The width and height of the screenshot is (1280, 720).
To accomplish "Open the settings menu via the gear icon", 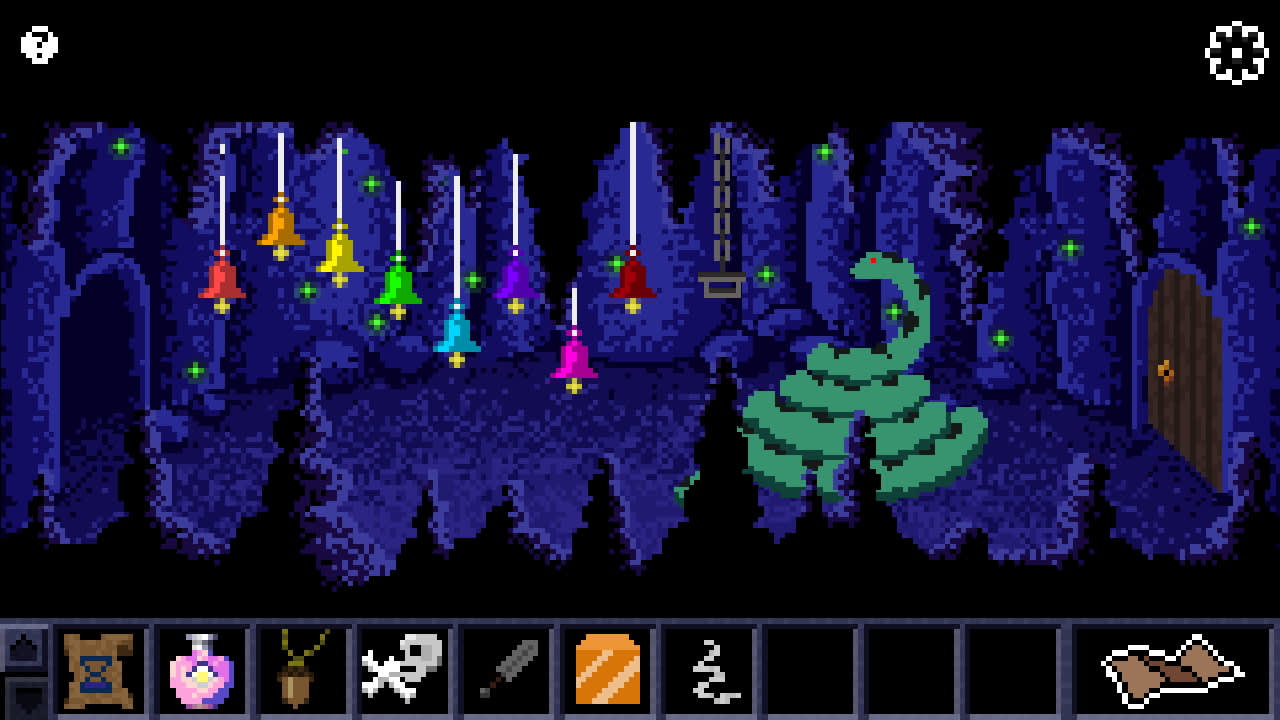I will click(x=1236, y=53).
